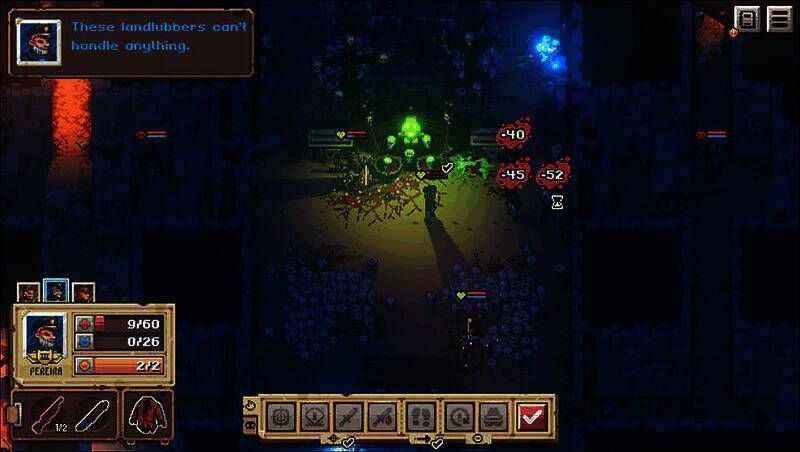The image size is (800, 452).
Task: Activate the hat disguise ability
Action: (x=492, y=416)
